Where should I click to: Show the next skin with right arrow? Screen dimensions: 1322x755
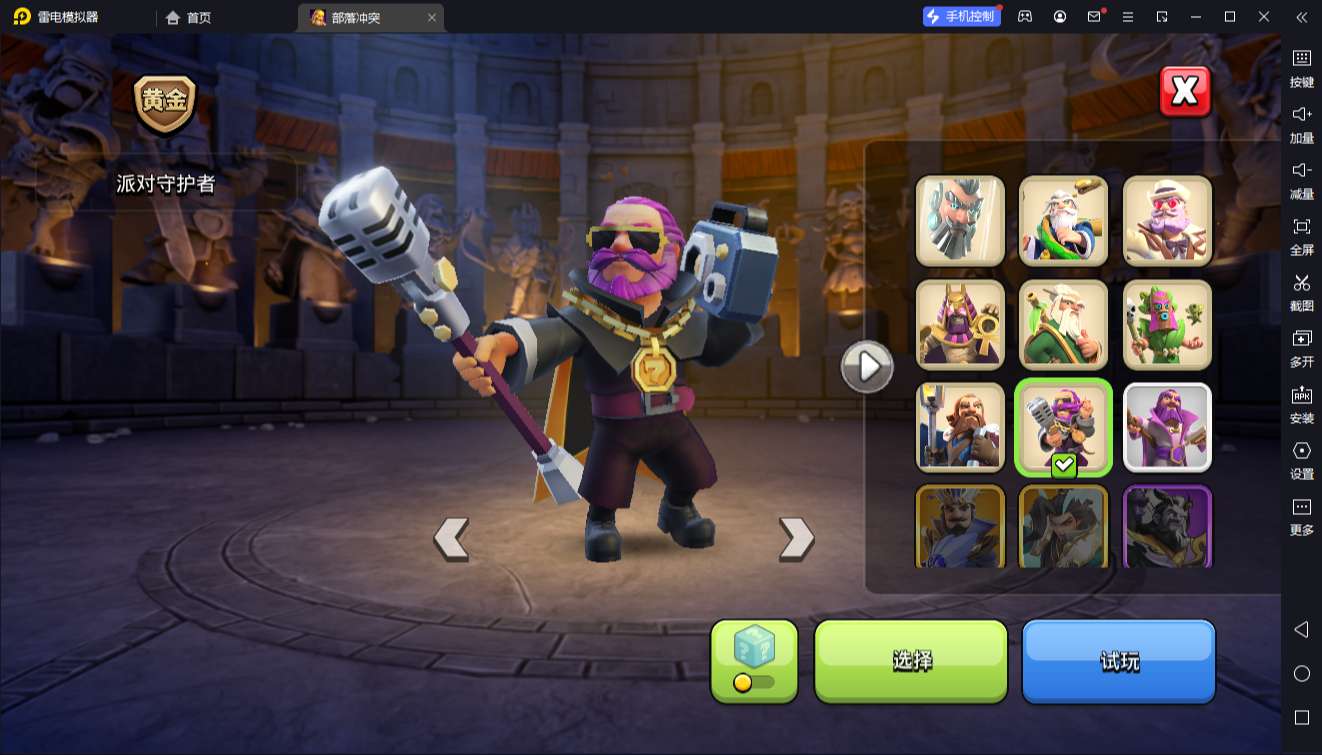796,539
